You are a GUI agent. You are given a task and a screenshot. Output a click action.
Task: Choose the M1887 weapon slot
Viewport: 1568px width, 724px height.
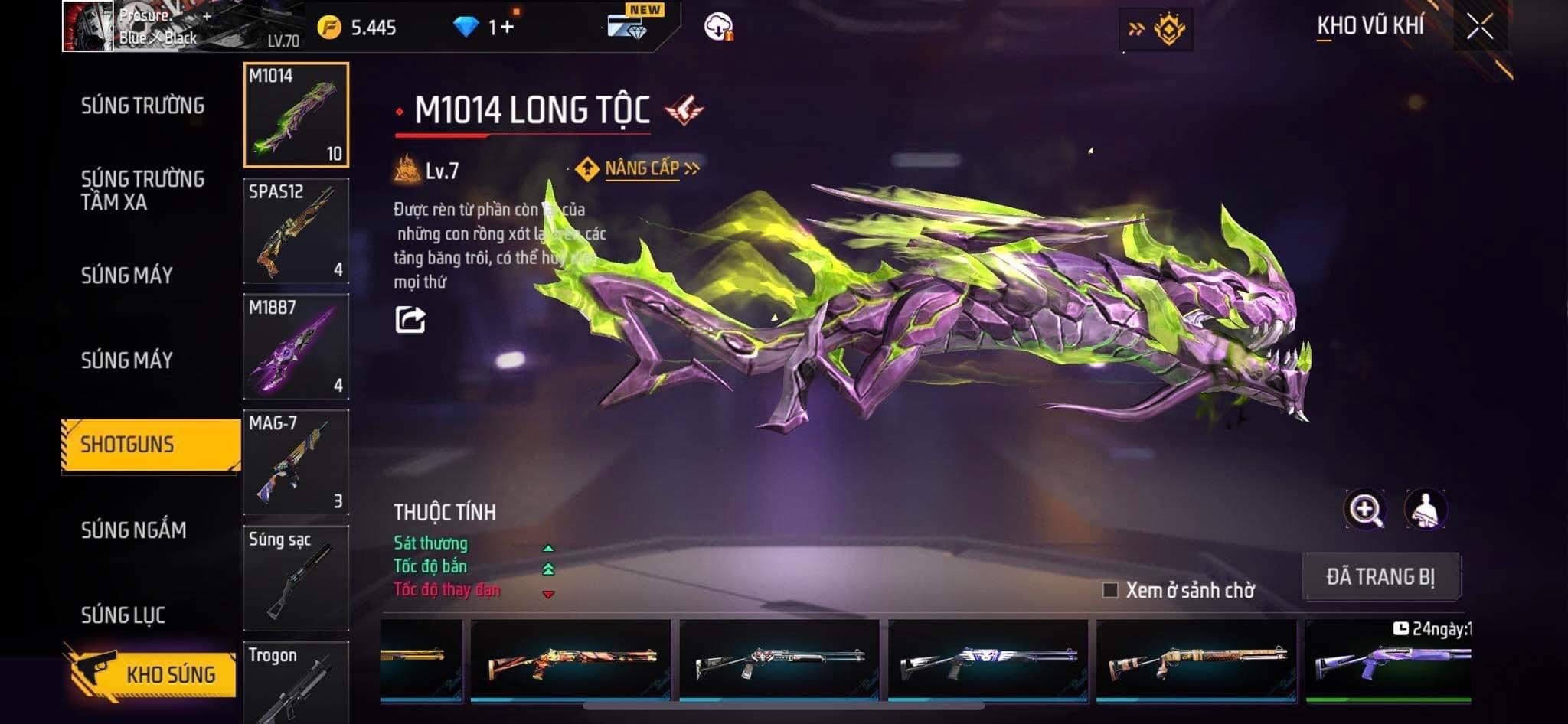[x=296, y=346]
